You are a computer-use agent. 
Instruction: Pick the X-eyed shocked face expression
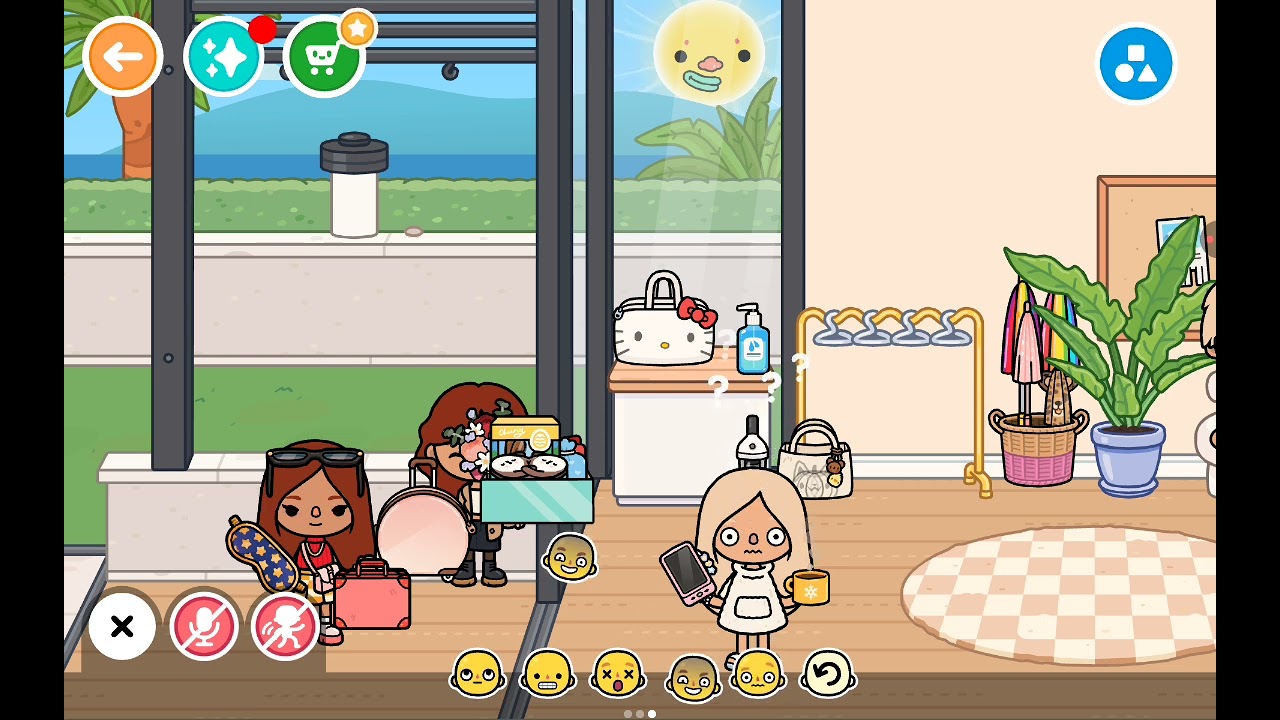(x=617, y=673)
